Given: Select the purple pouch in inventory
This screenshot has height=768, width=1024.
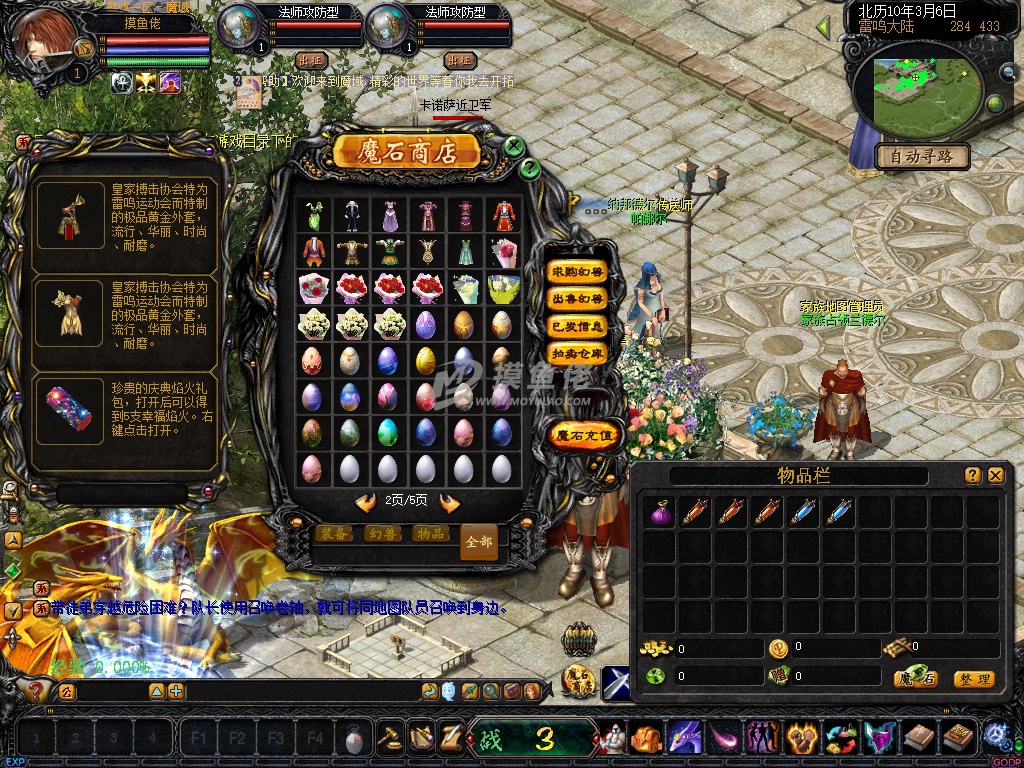Looking at the screenshot, I should pos(660,512).
